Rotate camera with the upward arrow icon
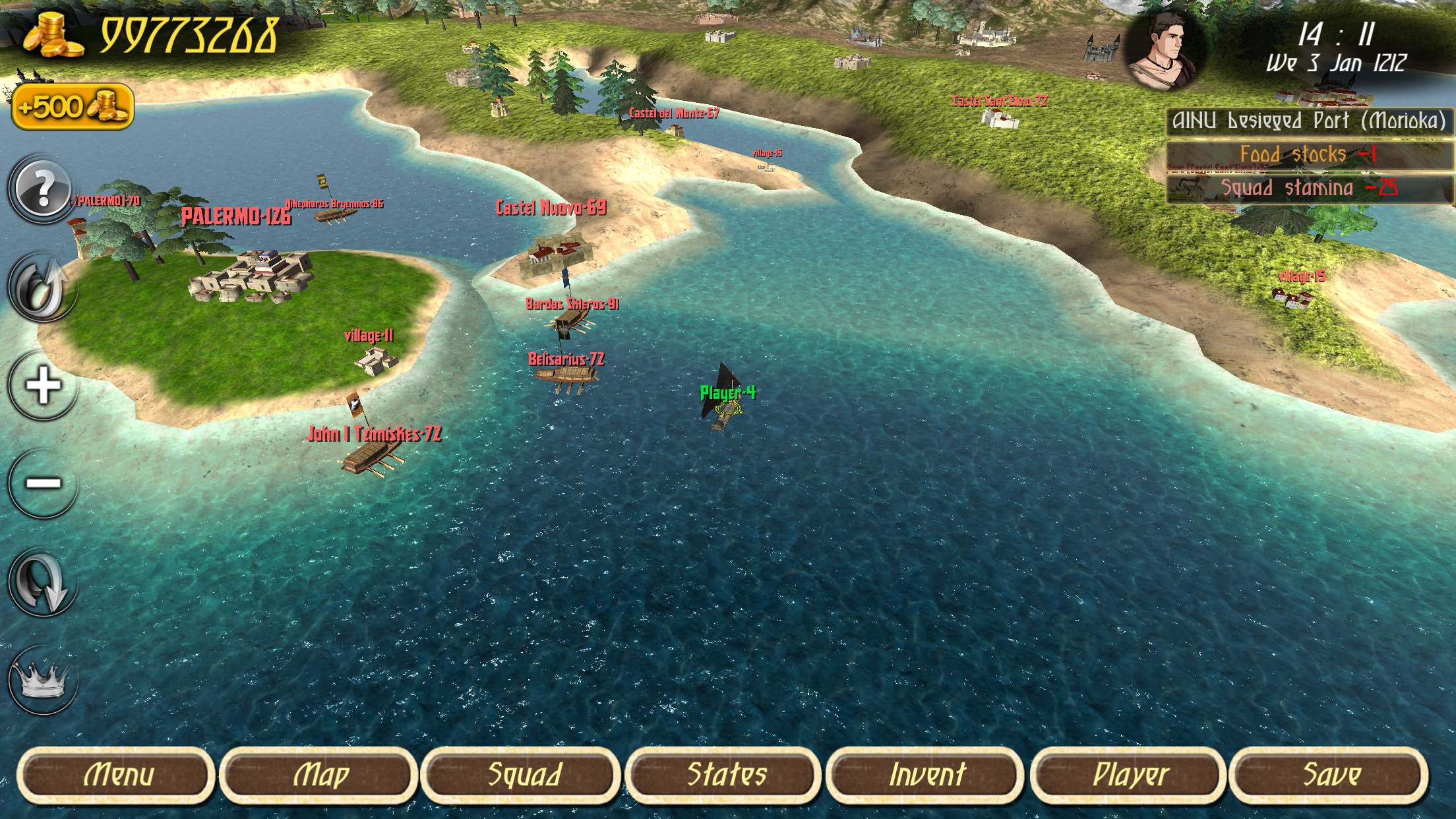This screenshot has width=1456, height=819. (x=43, y=288)
